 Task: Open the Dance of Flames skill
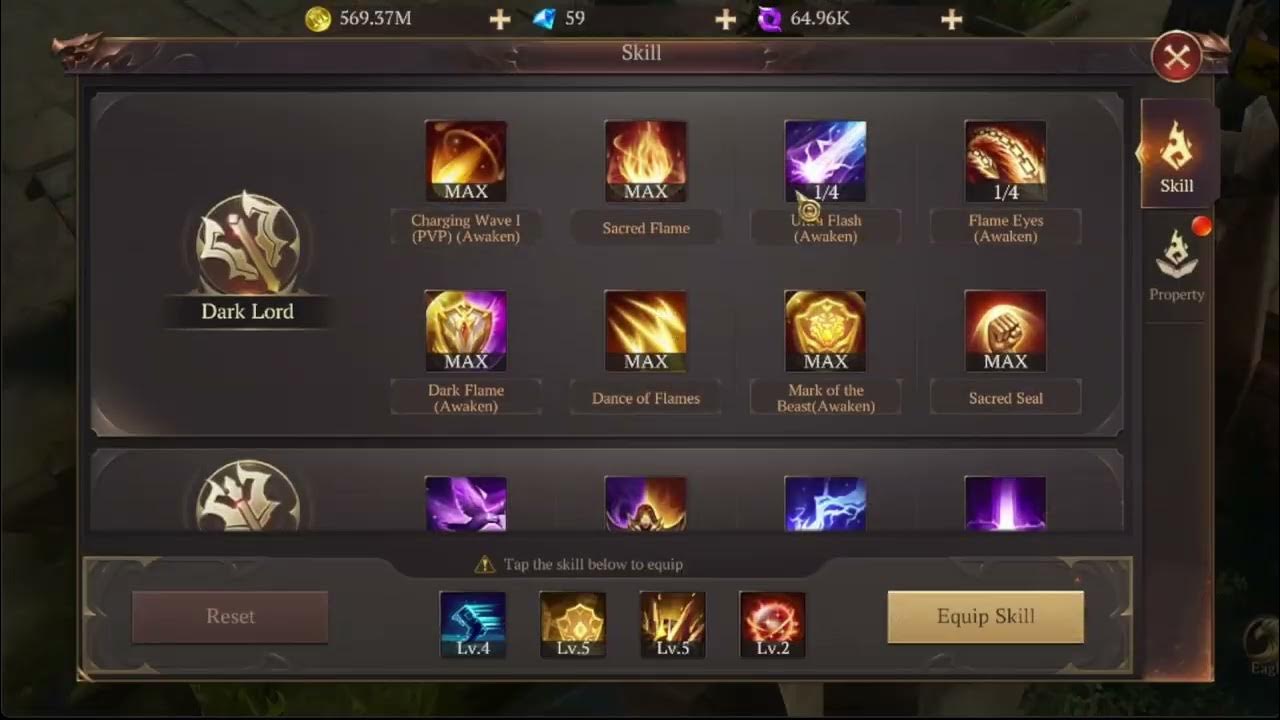coord(645,330)
